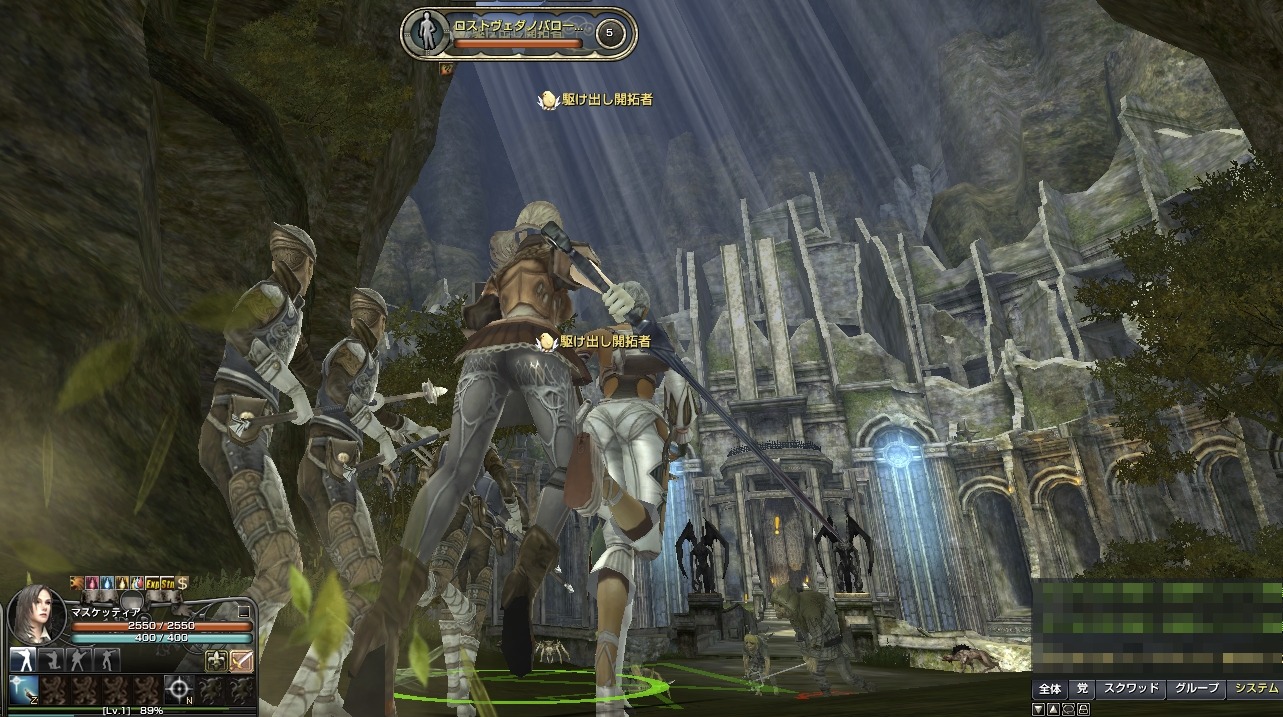Click the chat scroll-down arrow button
1283x717 pixels.
pyautogui.click(x=1040, y=709)
